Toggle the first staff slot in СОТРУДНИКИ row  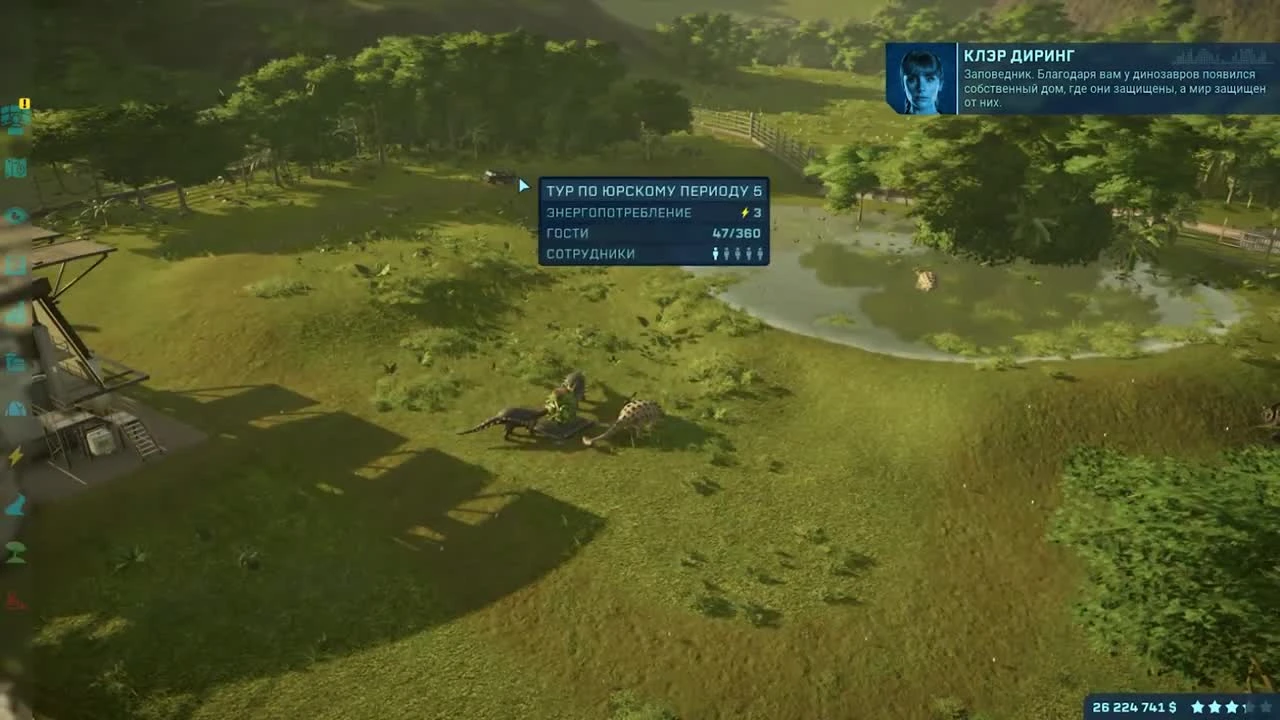coord(715,255)
